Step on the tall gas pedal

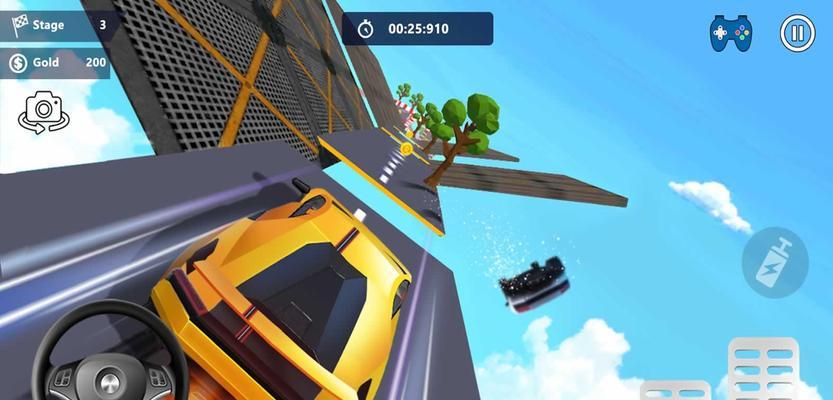(763, 370)
